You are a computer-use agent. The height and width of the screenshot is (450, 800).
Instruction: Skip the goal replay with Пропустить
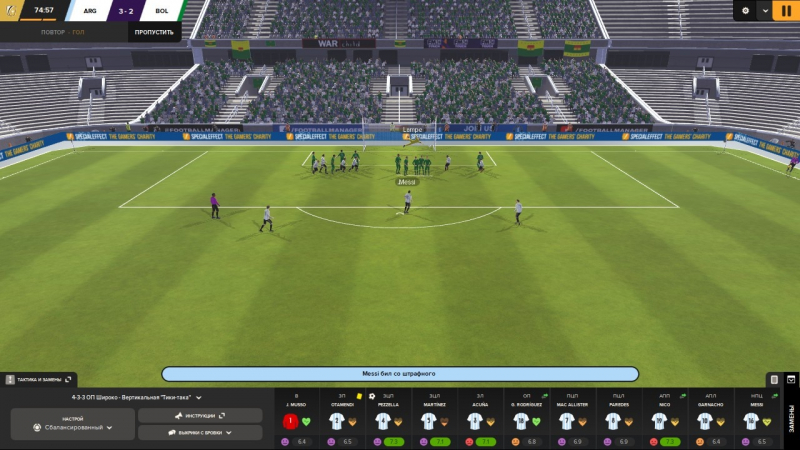[x=154, y=32]
